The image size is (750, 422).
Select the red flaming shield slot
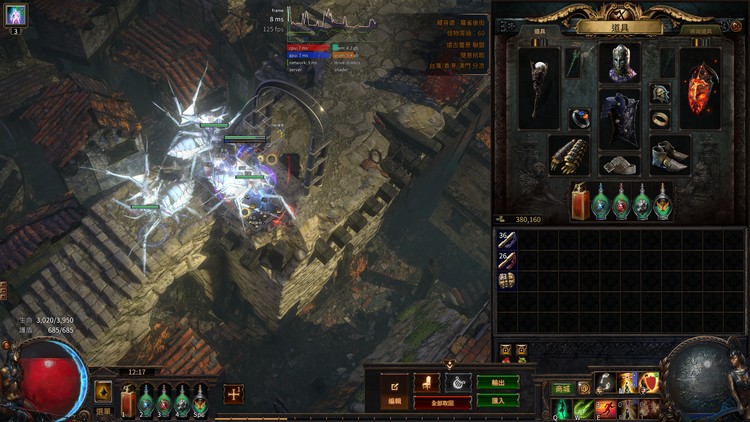(x=700, y=87)
